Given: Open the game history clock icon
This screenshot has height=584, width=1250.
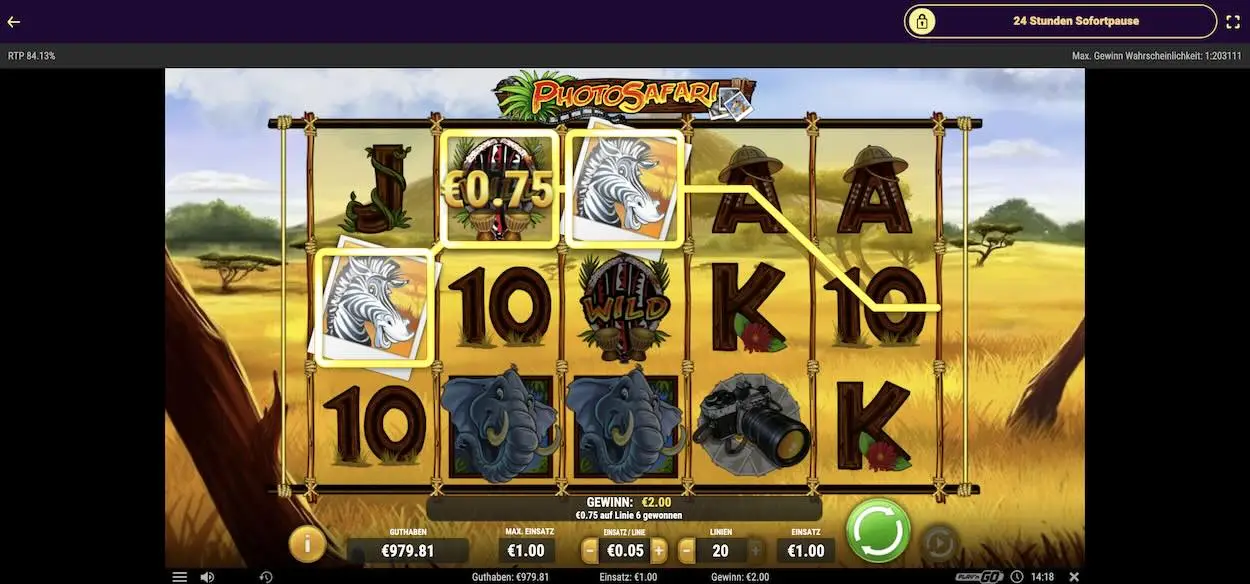Looking at the screenshot, I should click(266, 577).
